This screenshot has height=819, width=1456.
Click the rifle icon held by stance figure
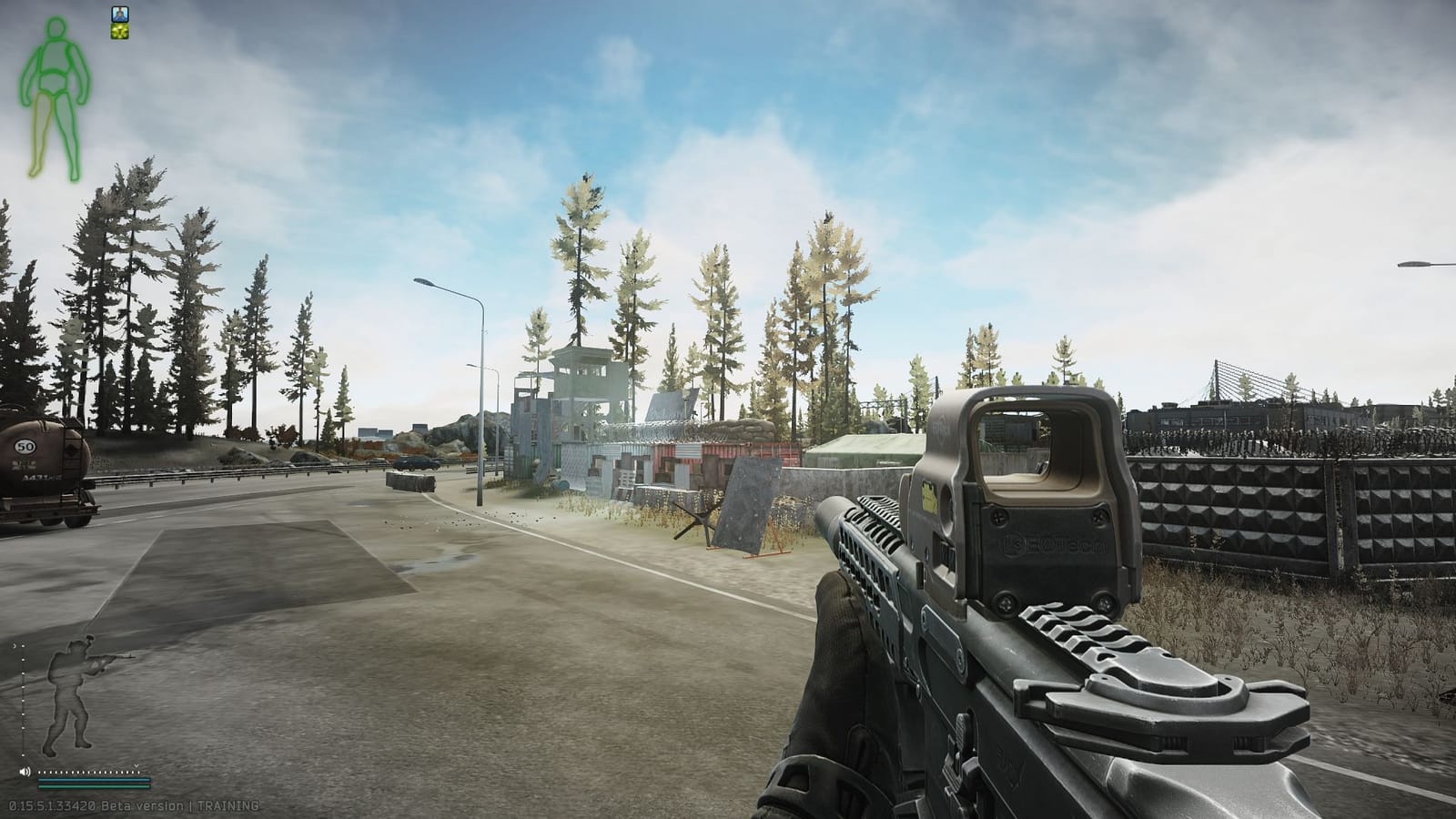[x=111, y=659]
